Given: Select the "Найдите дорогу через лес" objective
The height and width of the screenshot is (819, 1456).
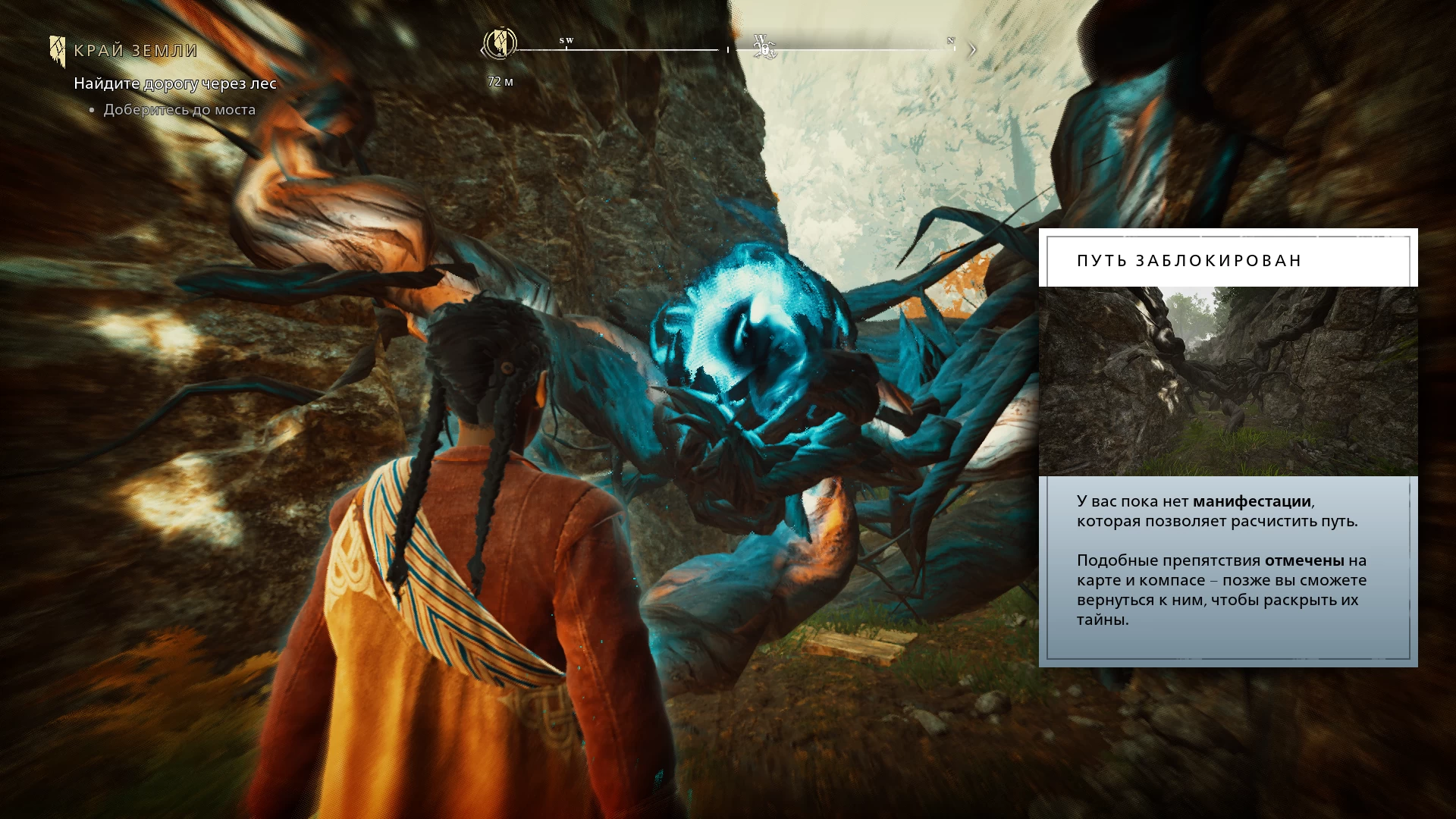Looking at the screenshot, I should tap(175, 83).
